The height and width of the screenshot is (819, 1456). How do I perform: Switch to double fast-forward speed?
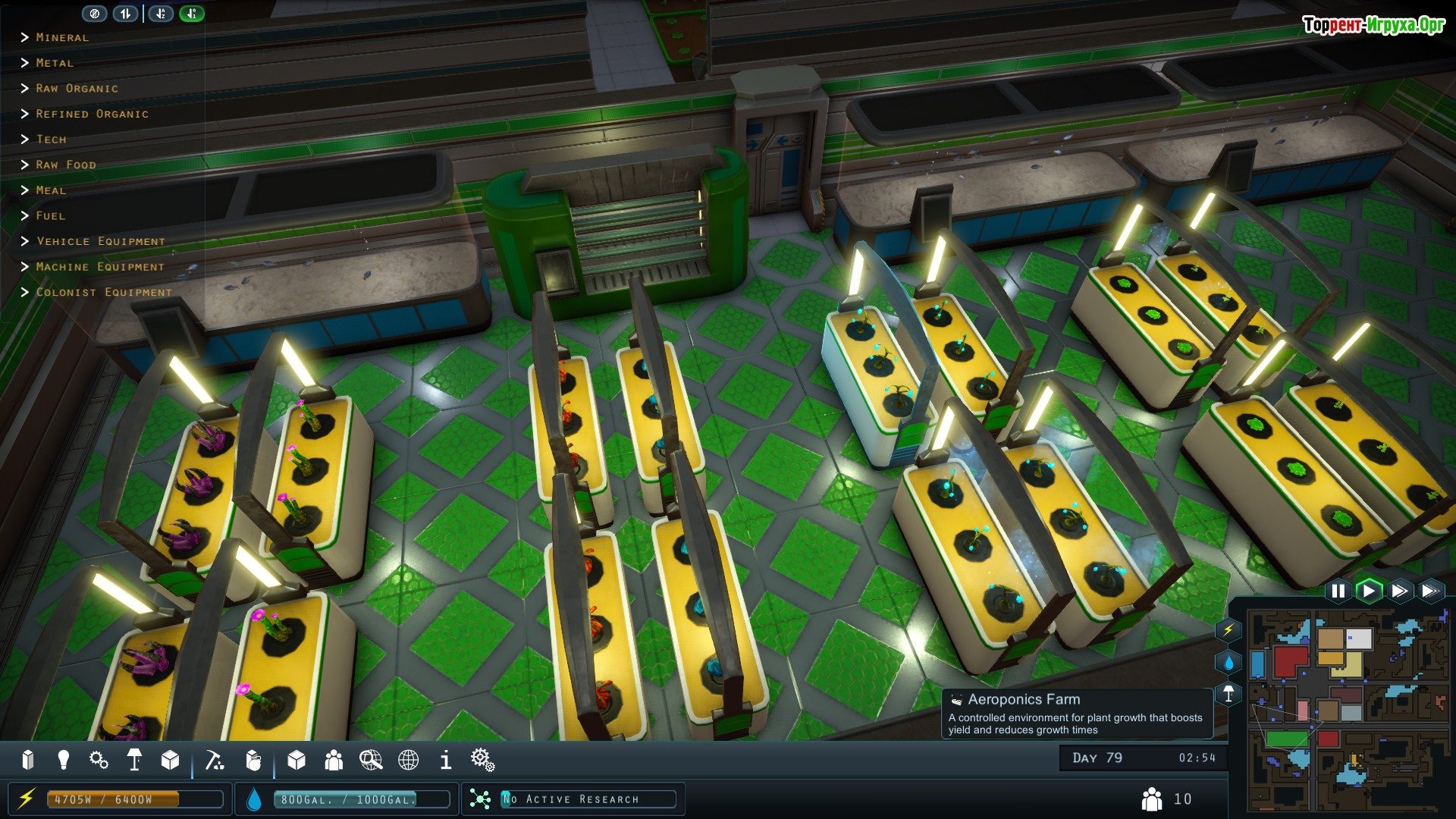pyautogui.click(x=1400, y=591)
